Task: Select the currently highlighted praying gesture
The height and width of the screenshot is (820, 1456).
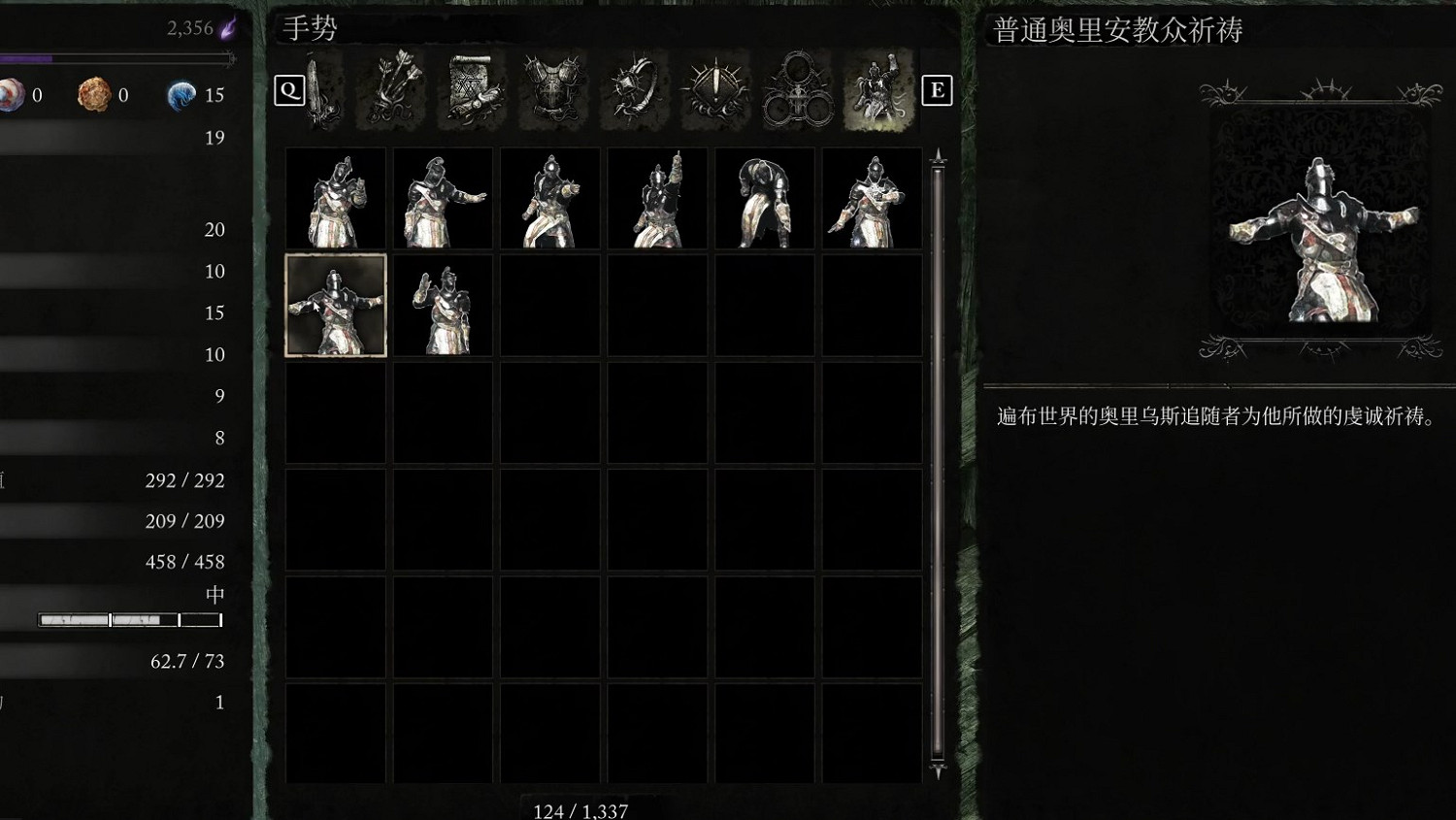Action: [335, 306]
